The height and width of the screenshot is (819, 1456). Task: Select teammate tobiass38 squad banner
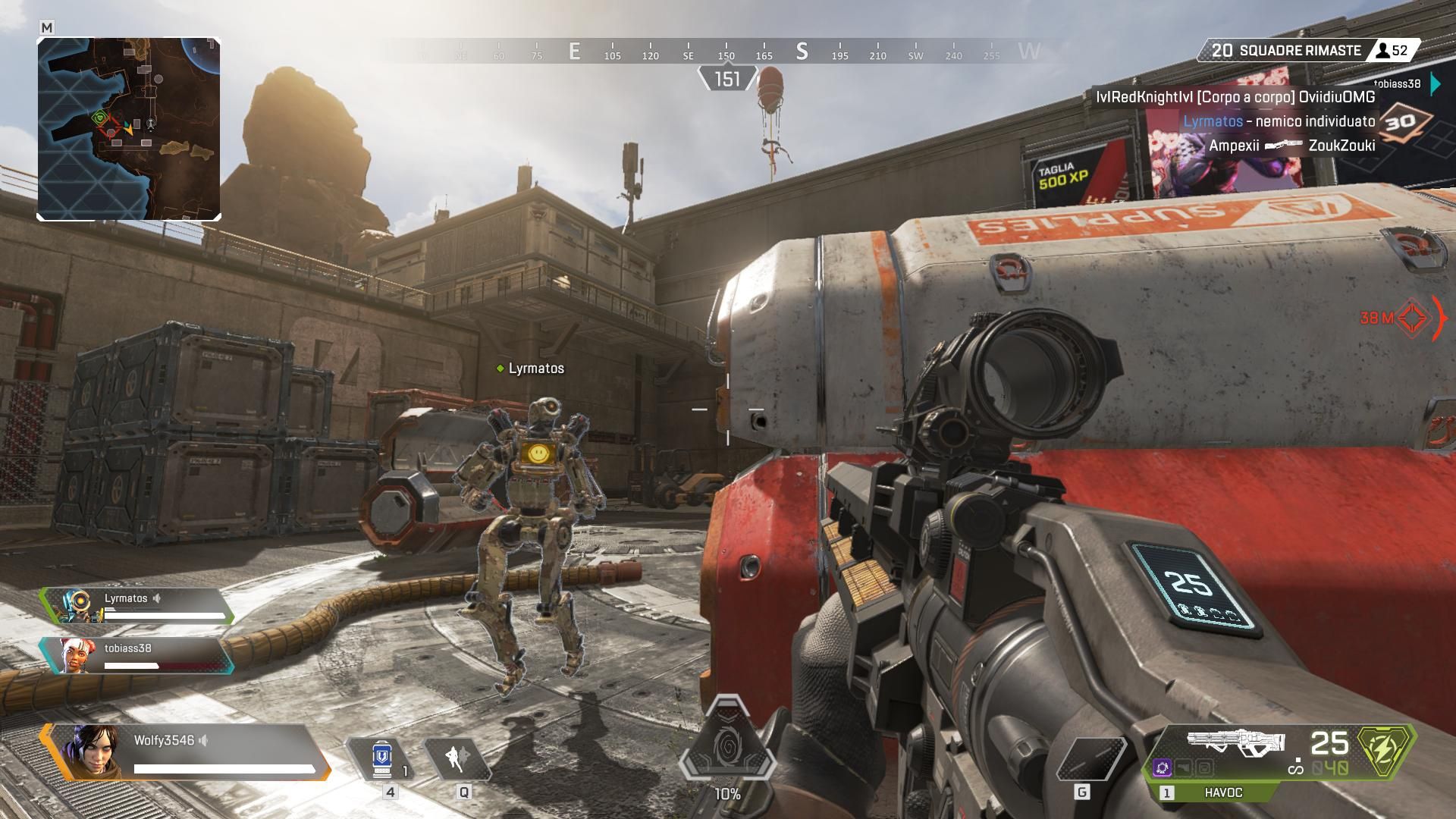point(136,656)
